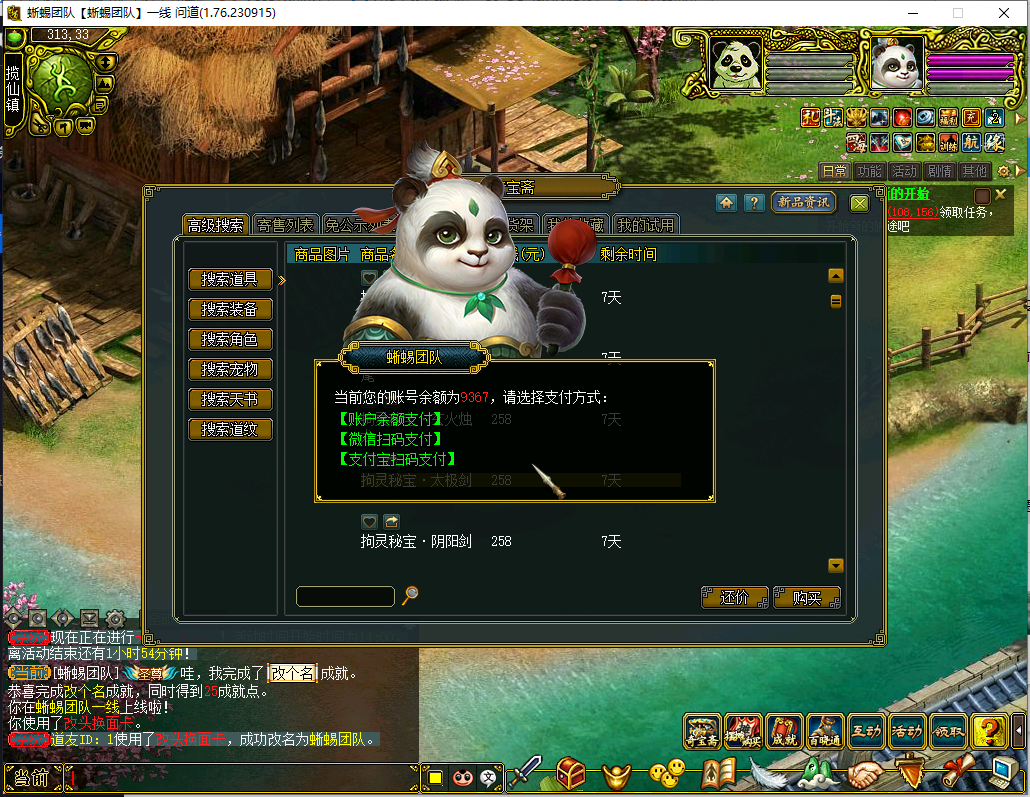Screen dimensions: 1030x797
Task: Click the 购买 buy button
Action: coord(806,598)
